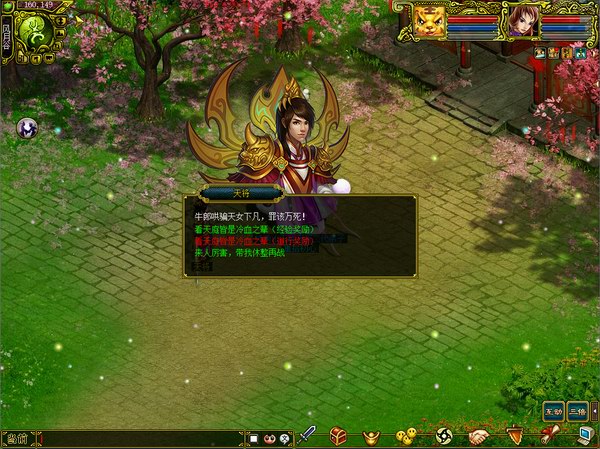Click the round purple-white icon below the compass
This screenshot has height=449, width=600.
[x=26, y=127]
